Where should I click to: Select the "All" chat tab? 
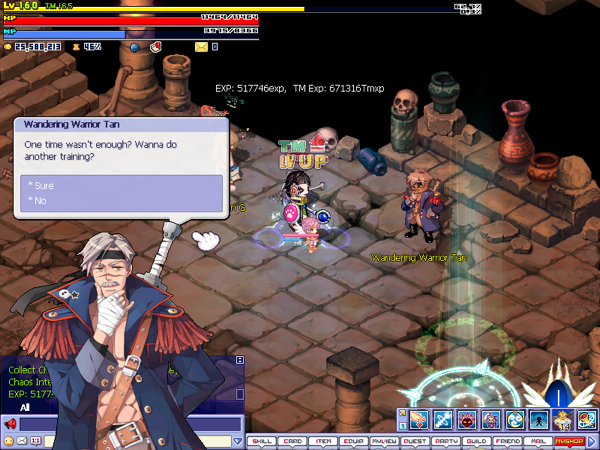point(25,407)
